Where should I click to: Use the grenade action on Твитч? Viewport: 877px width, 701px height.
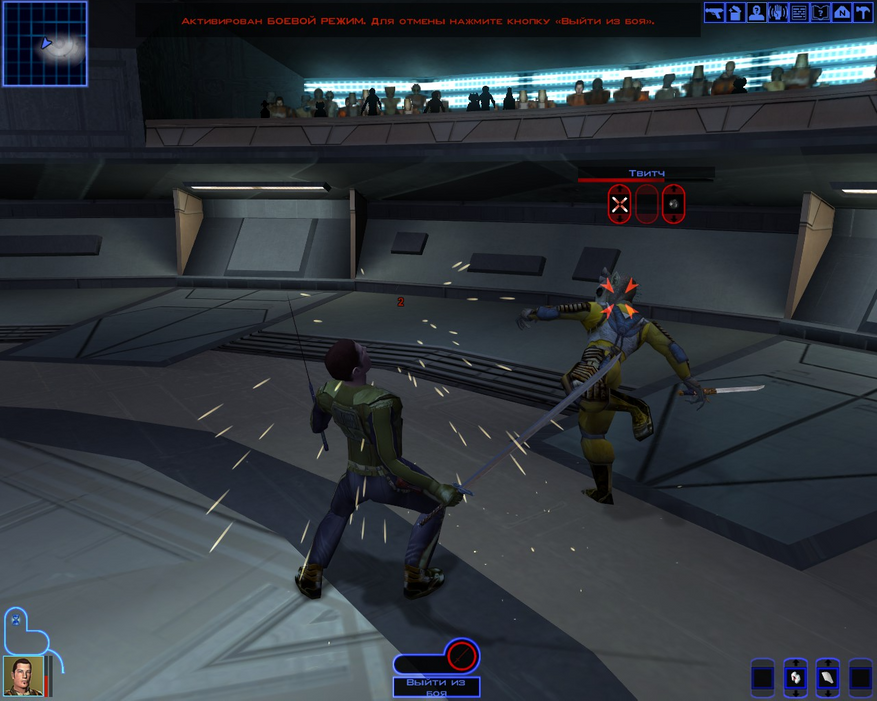(674, 205)
